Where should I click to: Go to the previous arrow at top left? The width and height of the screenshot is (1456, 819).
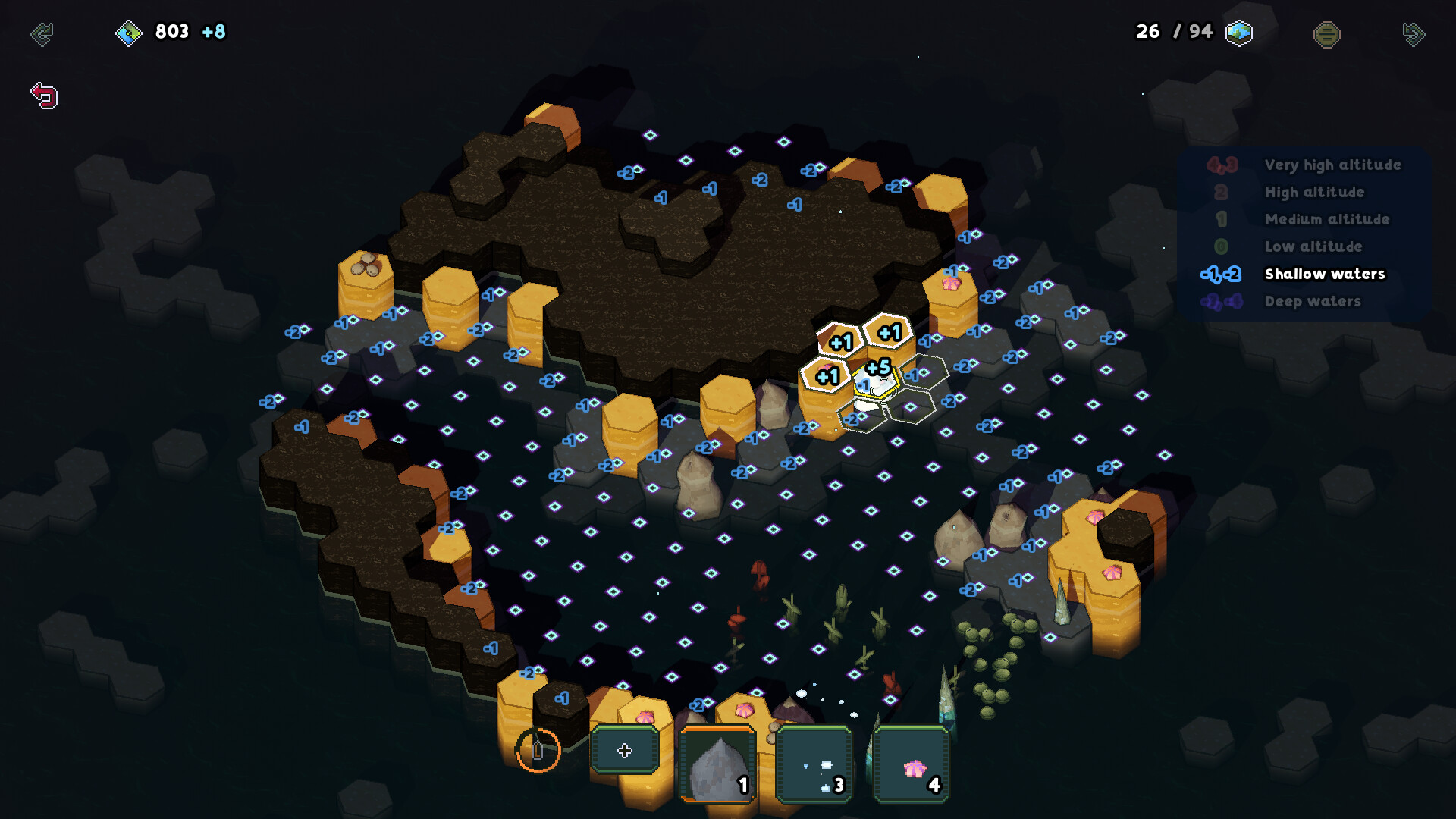tap(42, 34)
